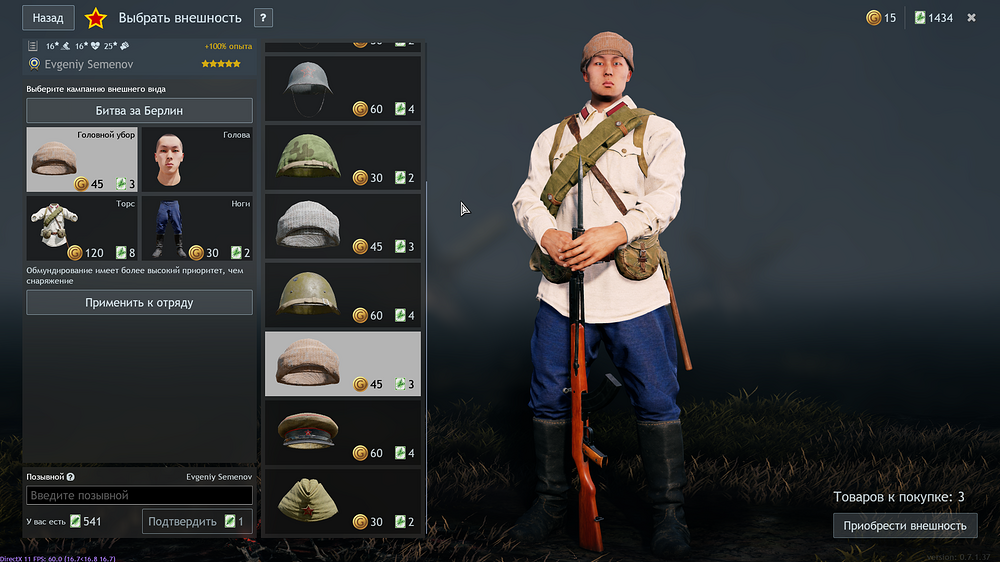This screenshot has height=562, width=1000.
Task: Pick the highlighted beige knitted cap
Action: tap(342, 364)
